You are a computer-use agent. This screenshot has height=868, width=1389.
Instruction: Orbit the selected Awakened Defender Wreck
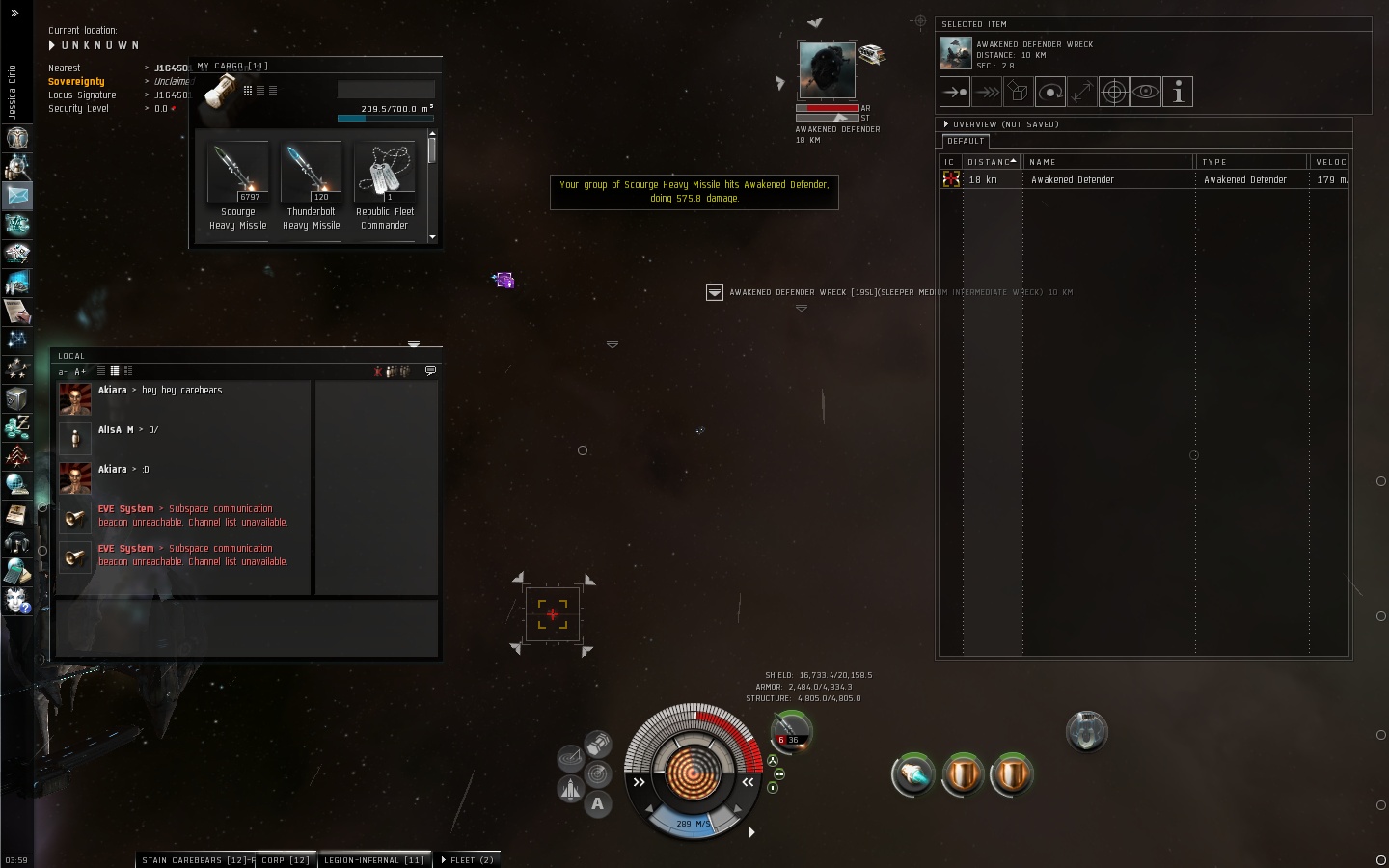click(1050, 92)
